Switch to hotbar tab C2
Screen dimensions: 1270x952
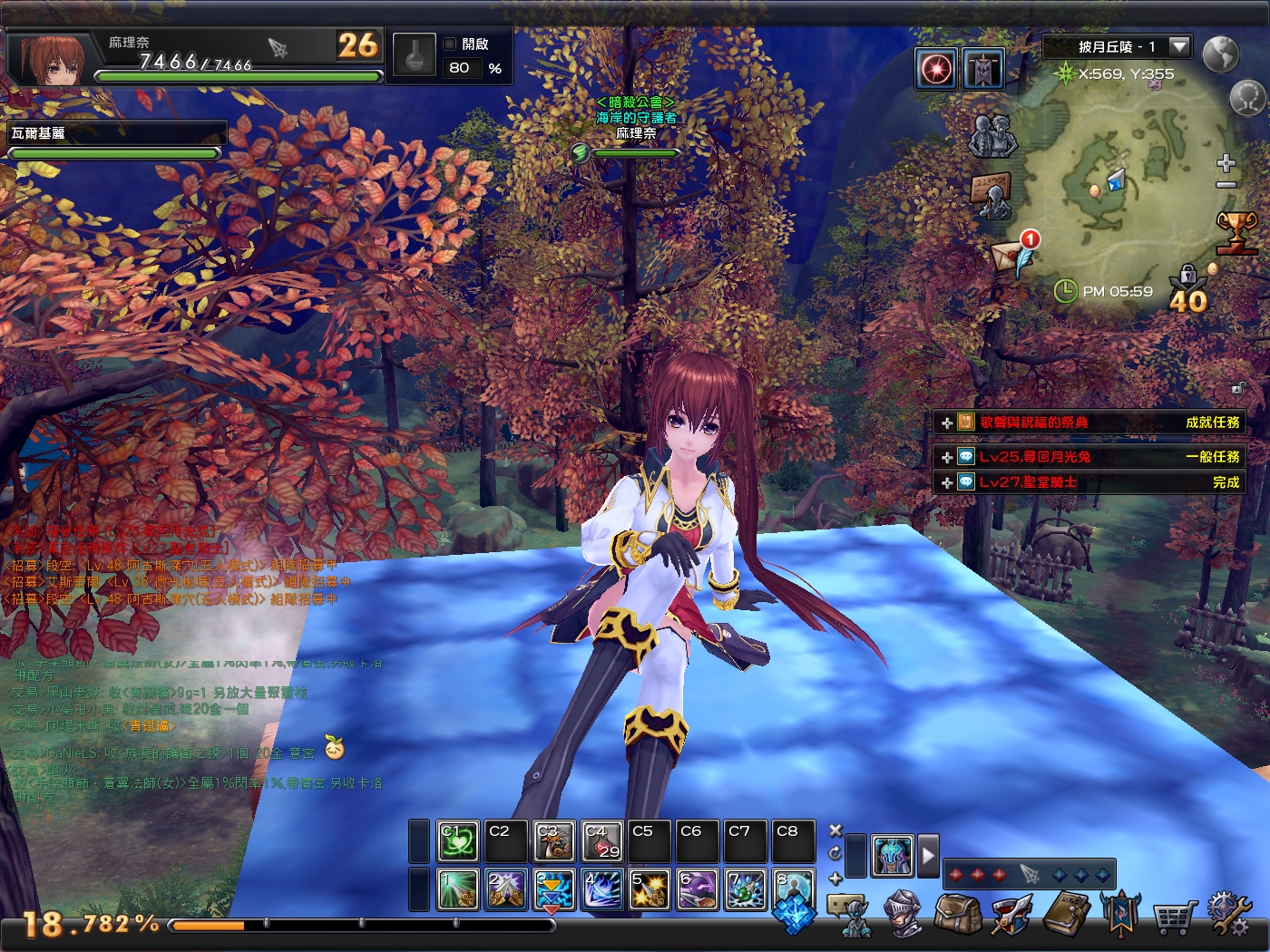504,840
